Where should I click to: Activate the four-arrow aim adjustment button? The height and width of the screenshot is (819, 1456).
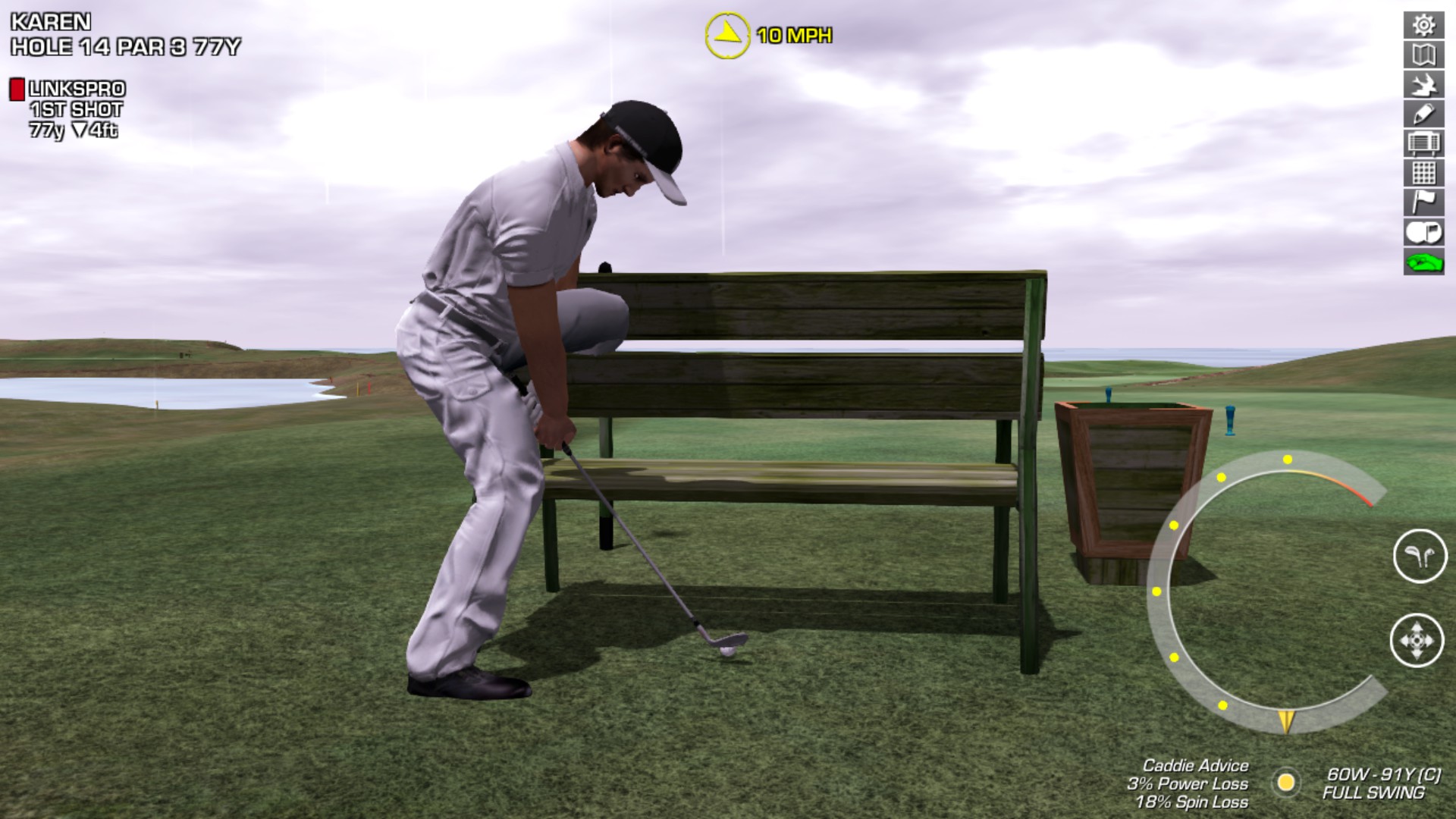coord(1417,640)
